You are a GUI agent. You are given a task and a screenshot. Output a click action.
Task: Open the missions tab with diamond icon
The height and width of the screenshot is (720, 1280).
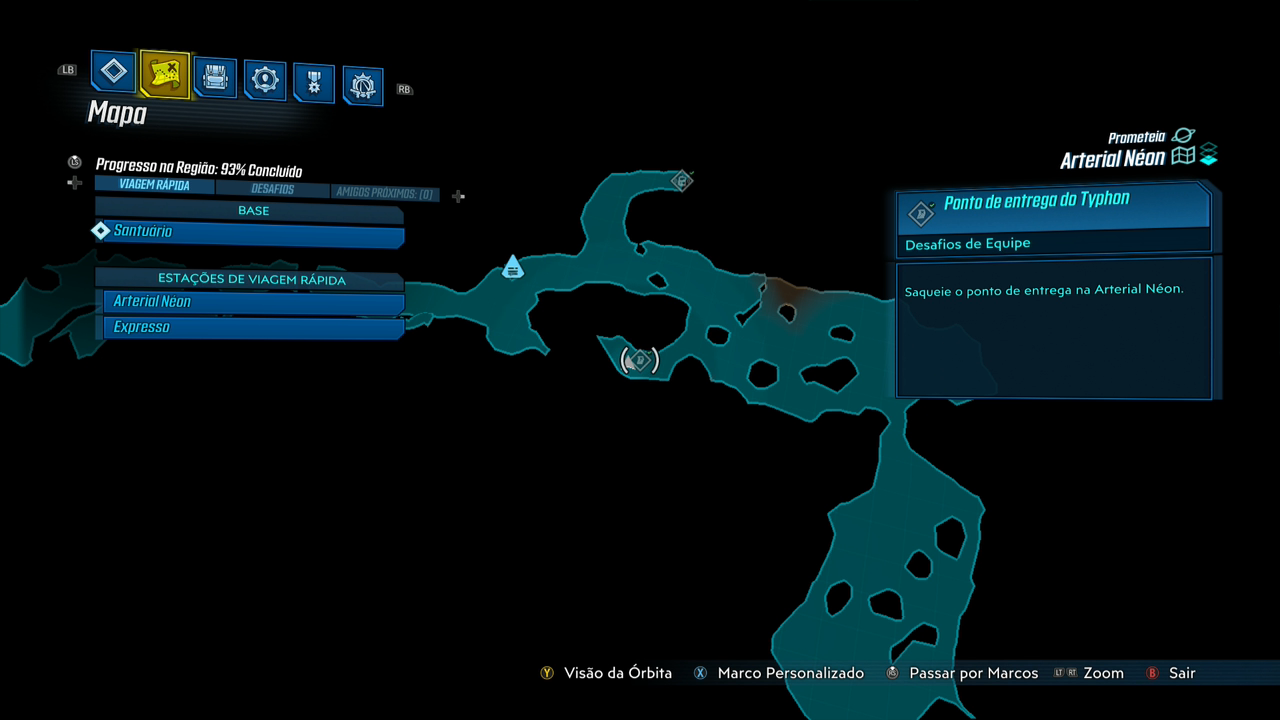114,72
